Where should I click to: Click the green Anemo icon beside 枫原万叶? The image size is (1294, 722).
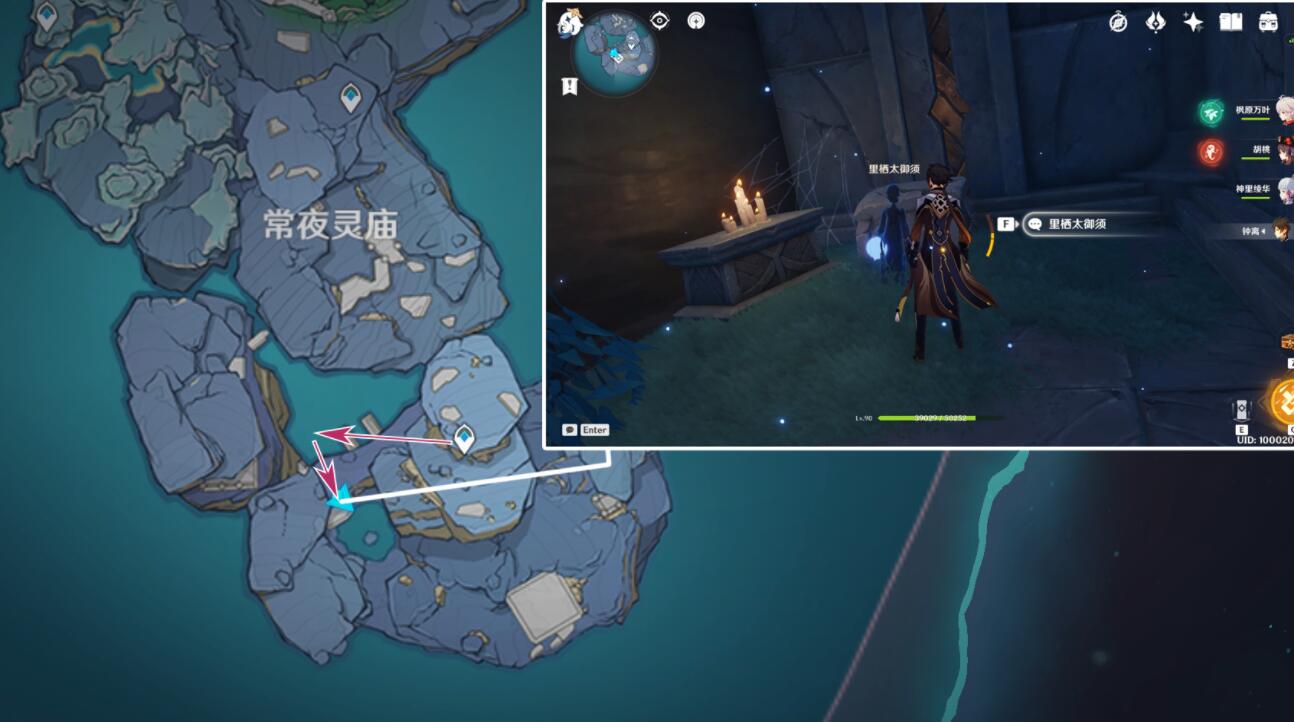click(1211, 113)
